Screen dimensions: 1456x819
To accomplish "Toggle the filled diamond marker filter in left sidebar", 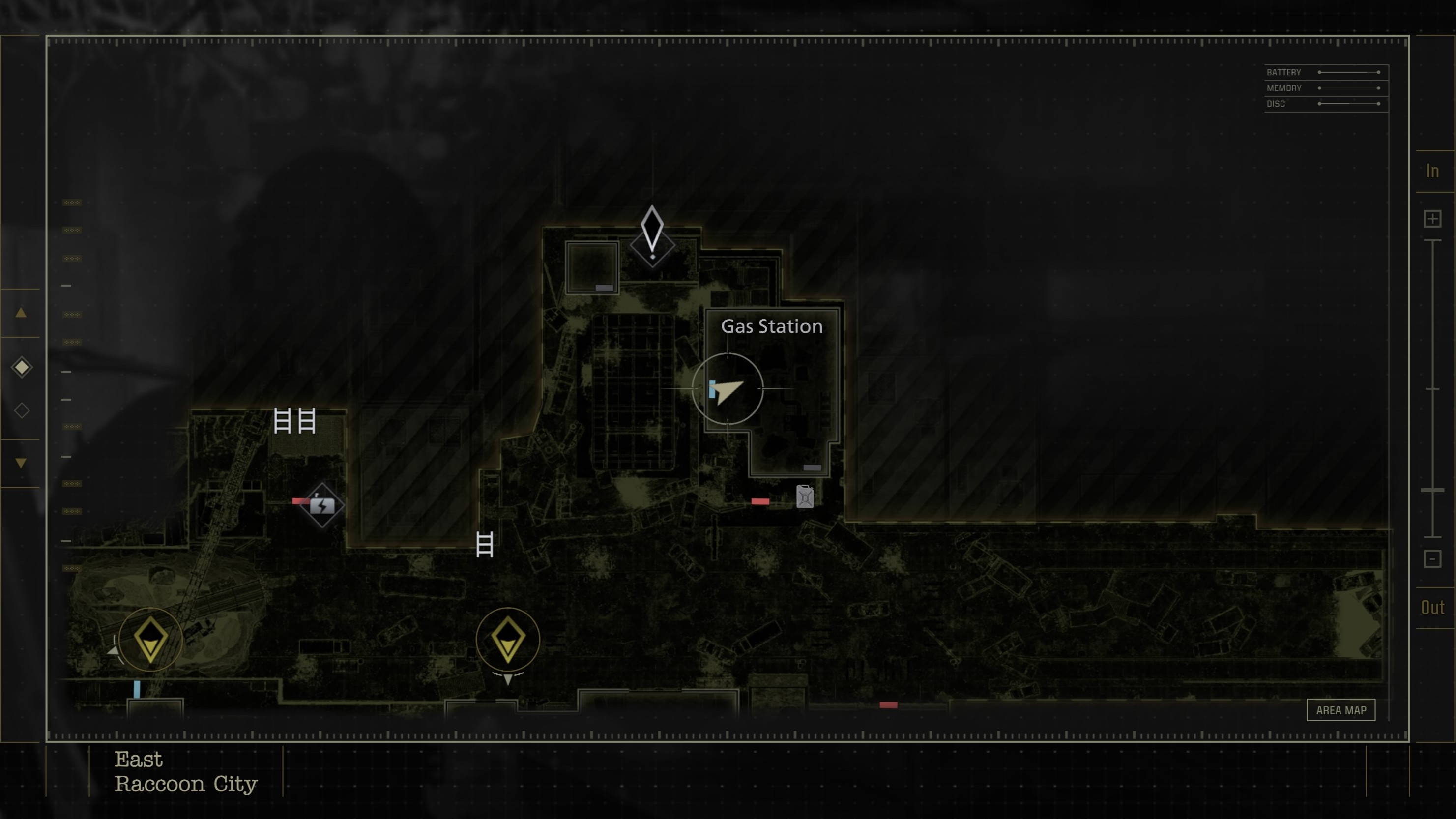I will click(22, 367).
